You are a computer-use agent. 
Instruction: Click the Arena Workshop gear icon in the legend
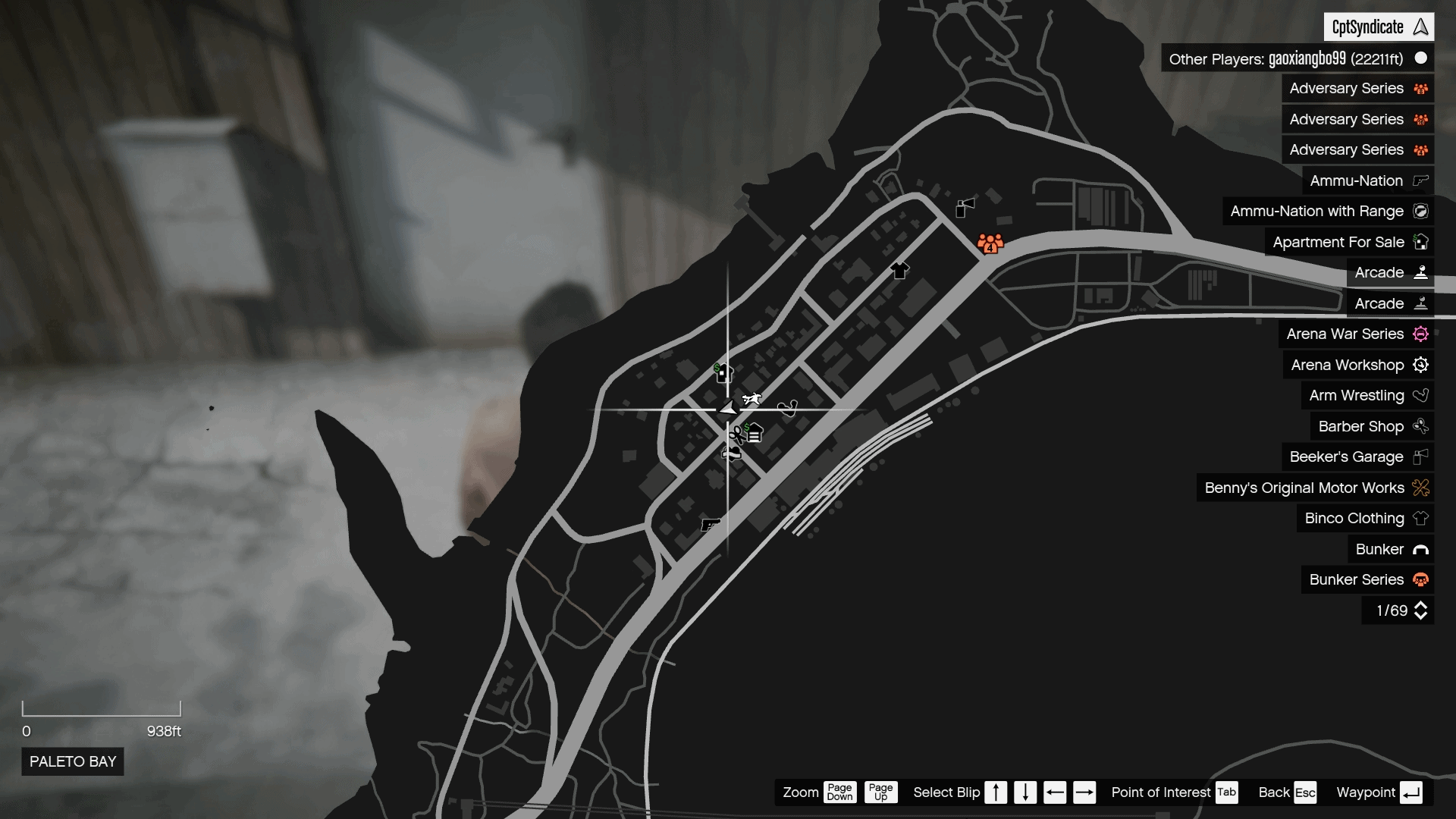pos(1422,365)
